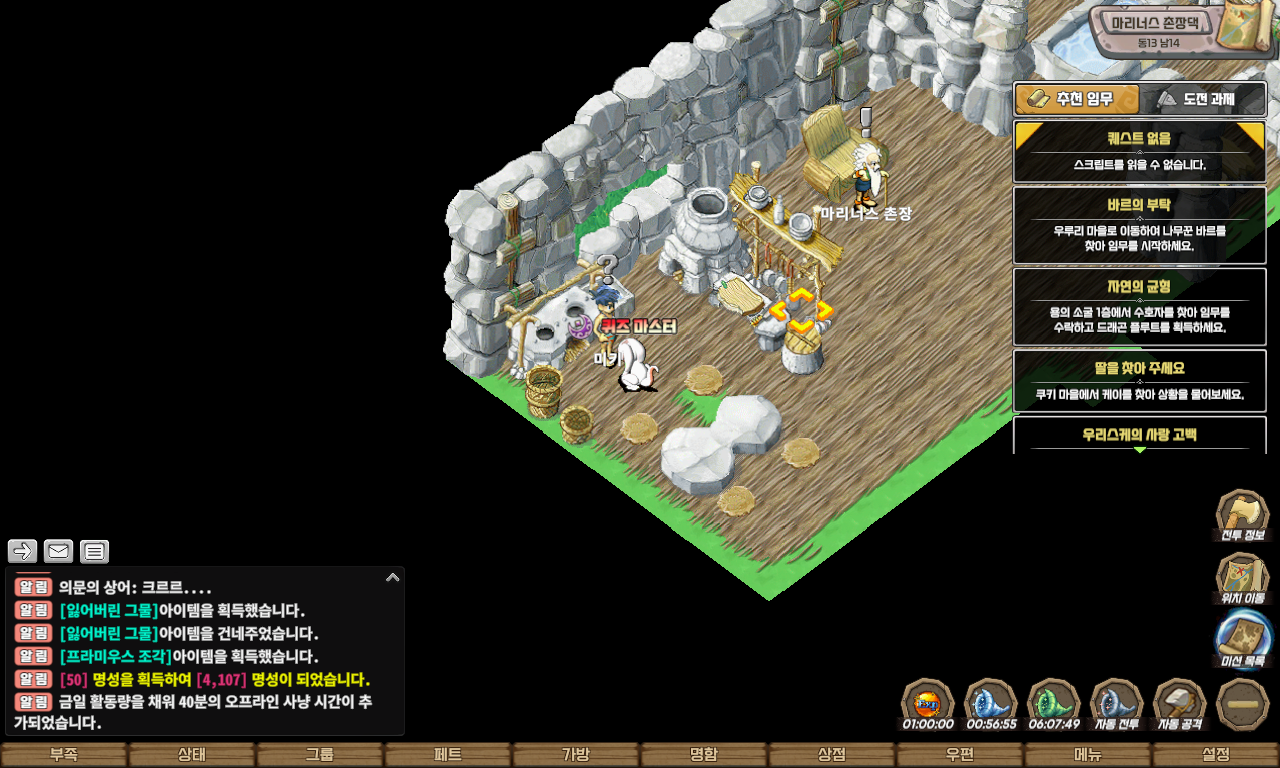Switch to the 추천 임무 tab
The width and height of the screenshot is (1280, 768).
click(x=1077, y=99)
